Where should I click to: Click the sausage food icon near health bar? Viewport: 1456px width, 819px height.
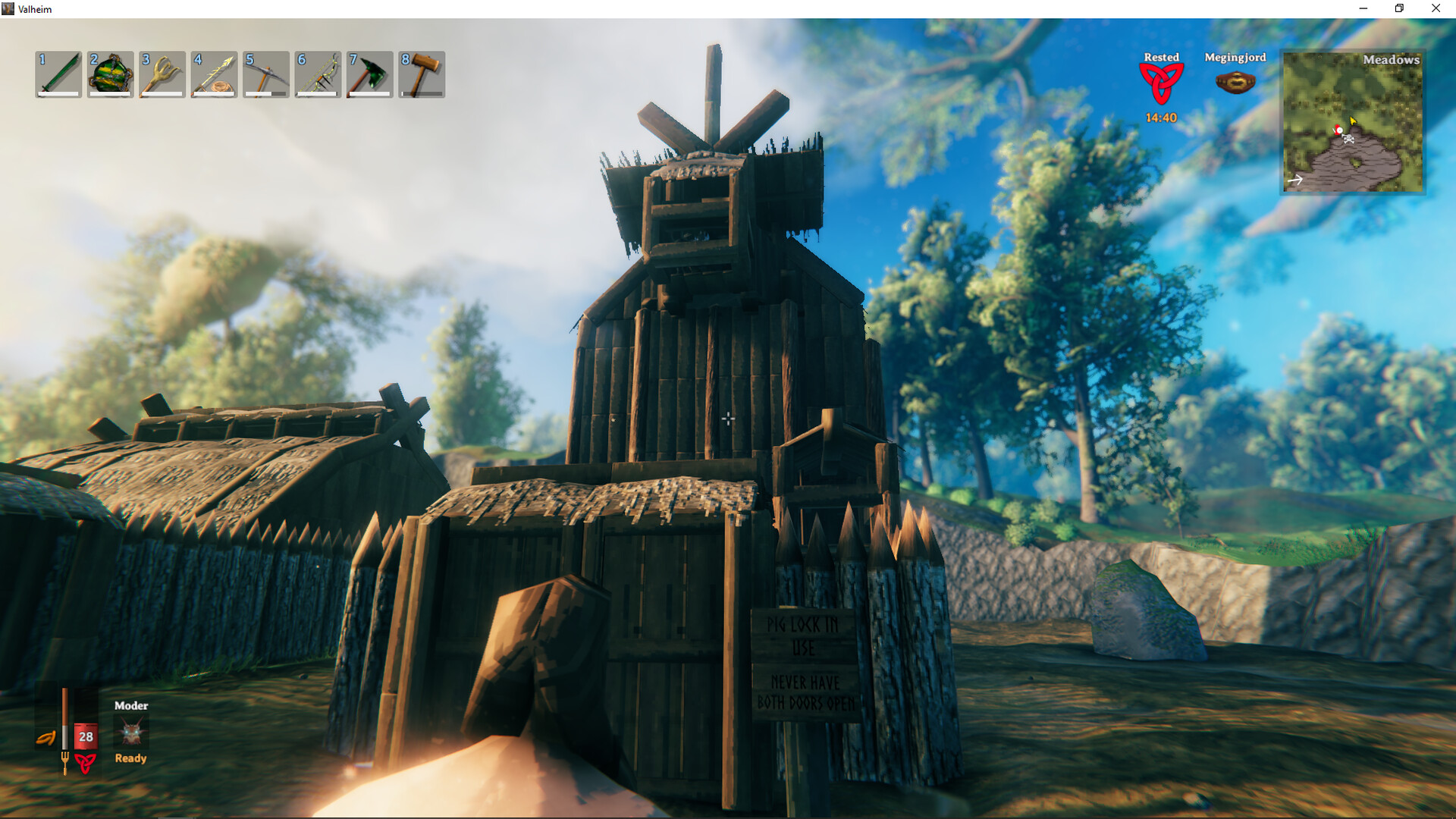(47, 738)
